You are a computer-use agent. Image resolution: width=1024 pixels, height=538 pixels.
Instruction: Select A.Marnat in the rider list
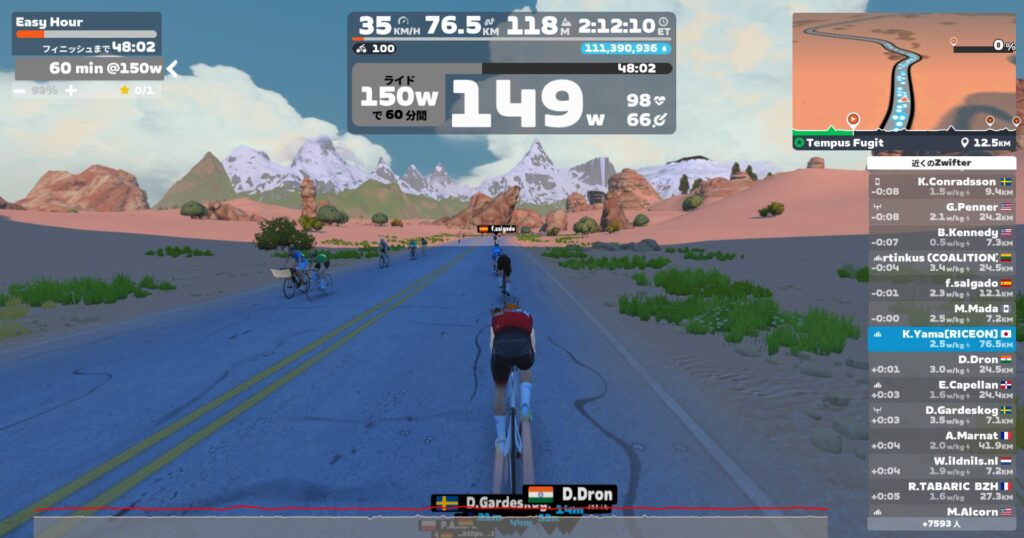tap(941, 440)
